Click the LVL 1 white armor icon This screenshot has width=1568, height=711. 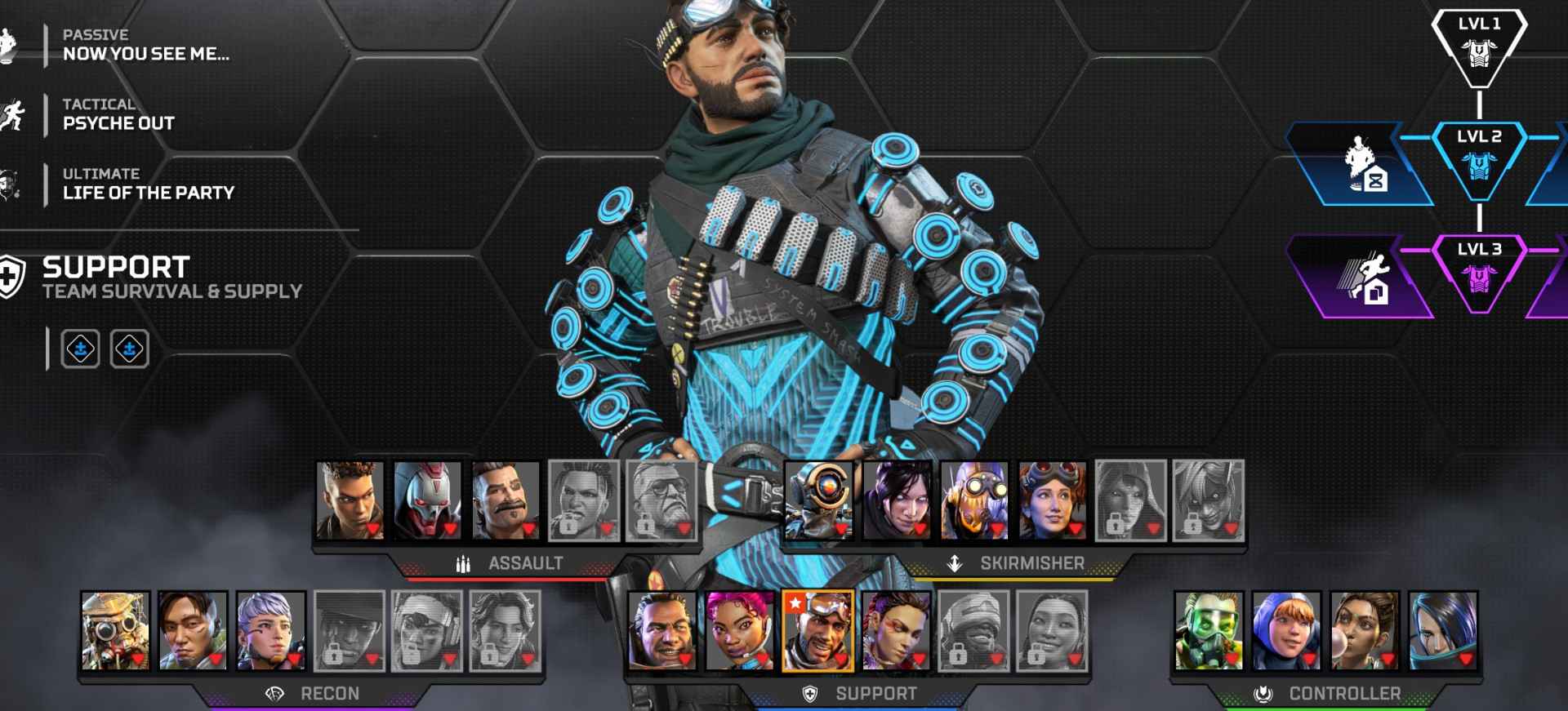pos(1480,53)
